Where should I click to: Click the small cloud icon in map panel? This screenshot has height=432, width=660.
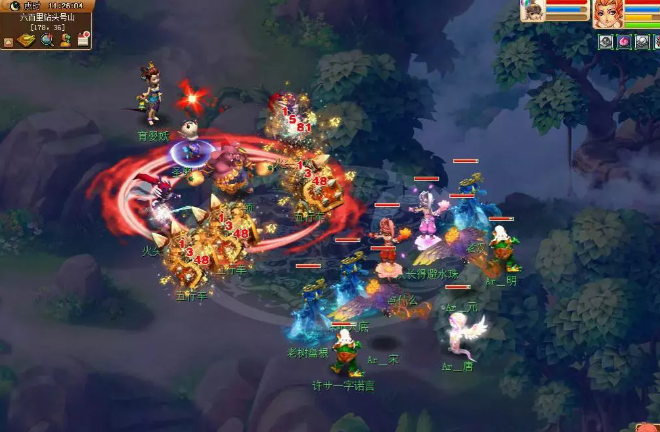[x=8, y=42]
